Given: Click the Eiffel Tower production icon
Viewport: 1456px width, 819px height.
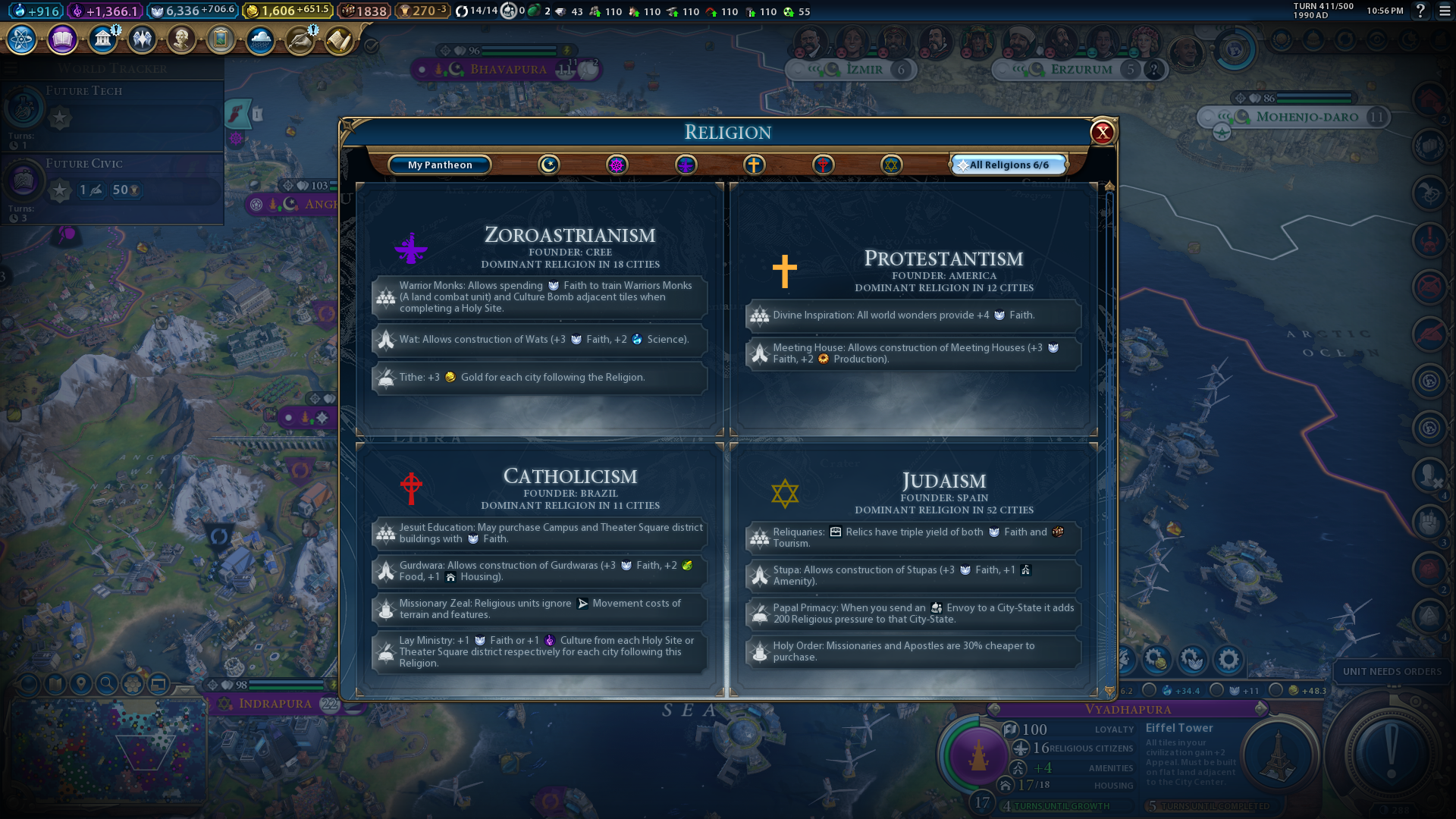Looking at the screenshot, I should 1278,755.
